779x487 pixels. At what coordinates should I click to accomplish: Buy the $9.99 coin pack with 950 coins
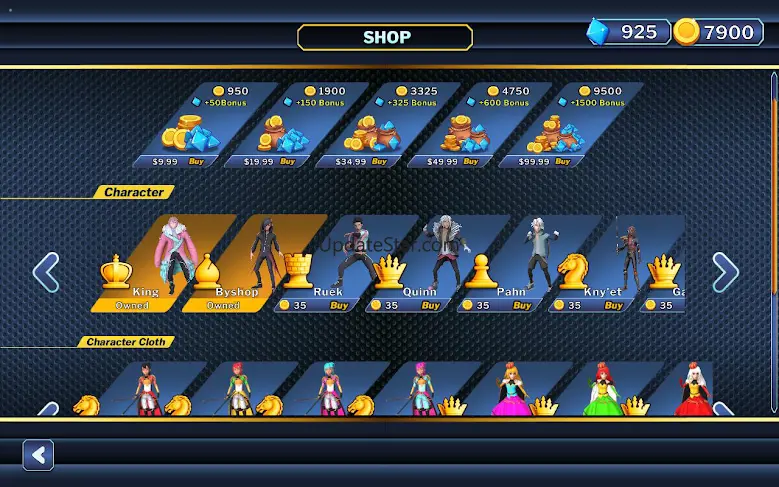click(x=196, y=161)
